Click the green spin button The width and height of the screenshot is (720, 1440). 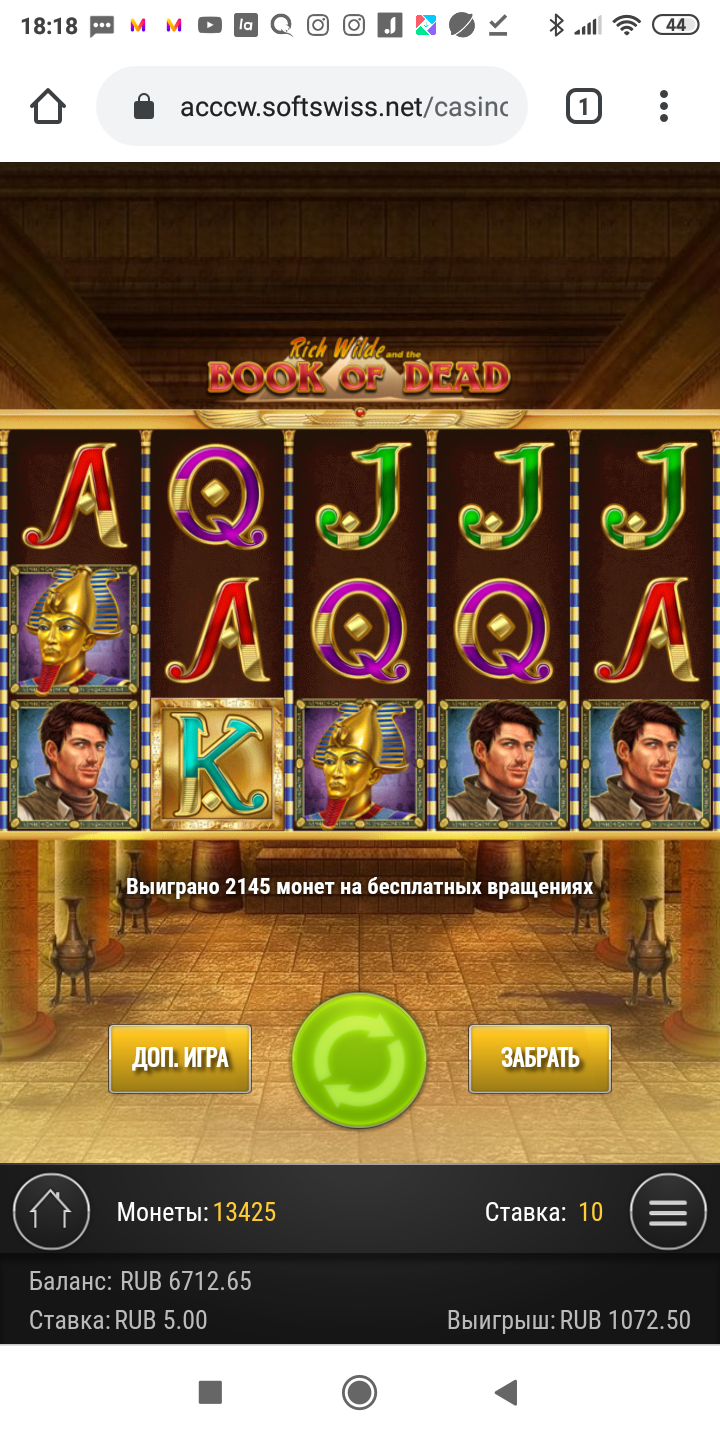pyautogui.click(x=359, y=1061)
